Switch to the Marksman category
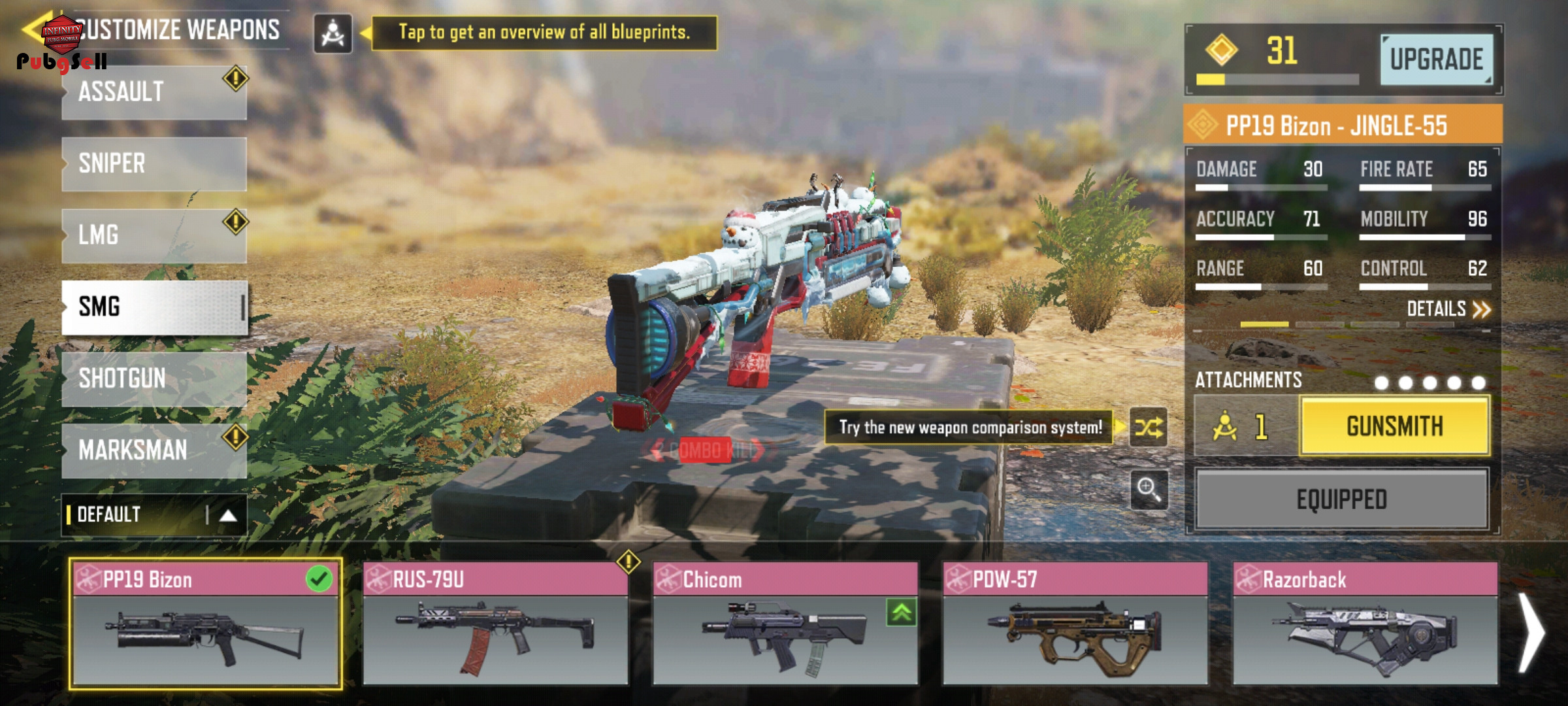 [154, 450]
